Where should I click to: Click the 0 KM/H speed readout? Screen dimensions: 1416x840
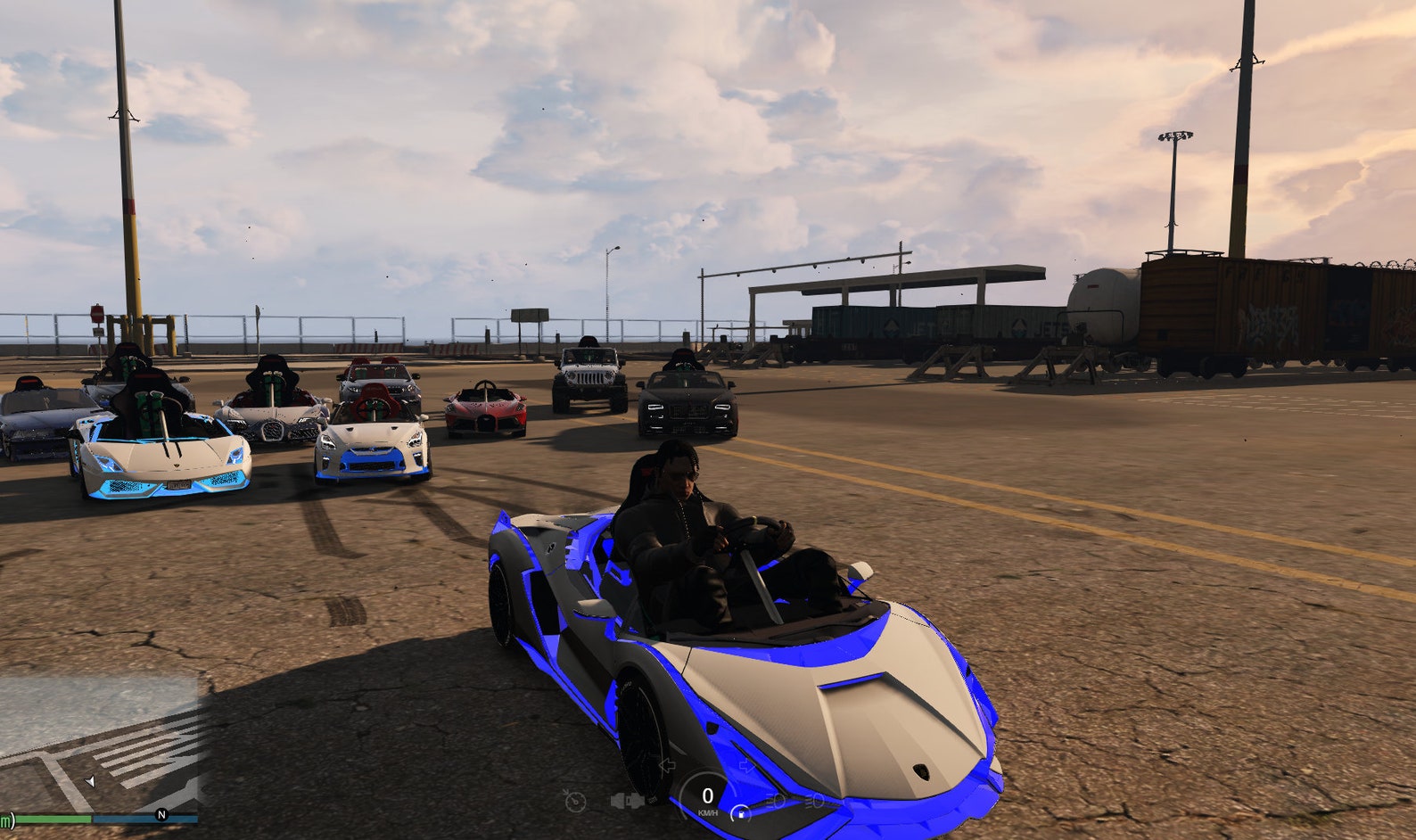click(707, 796)
